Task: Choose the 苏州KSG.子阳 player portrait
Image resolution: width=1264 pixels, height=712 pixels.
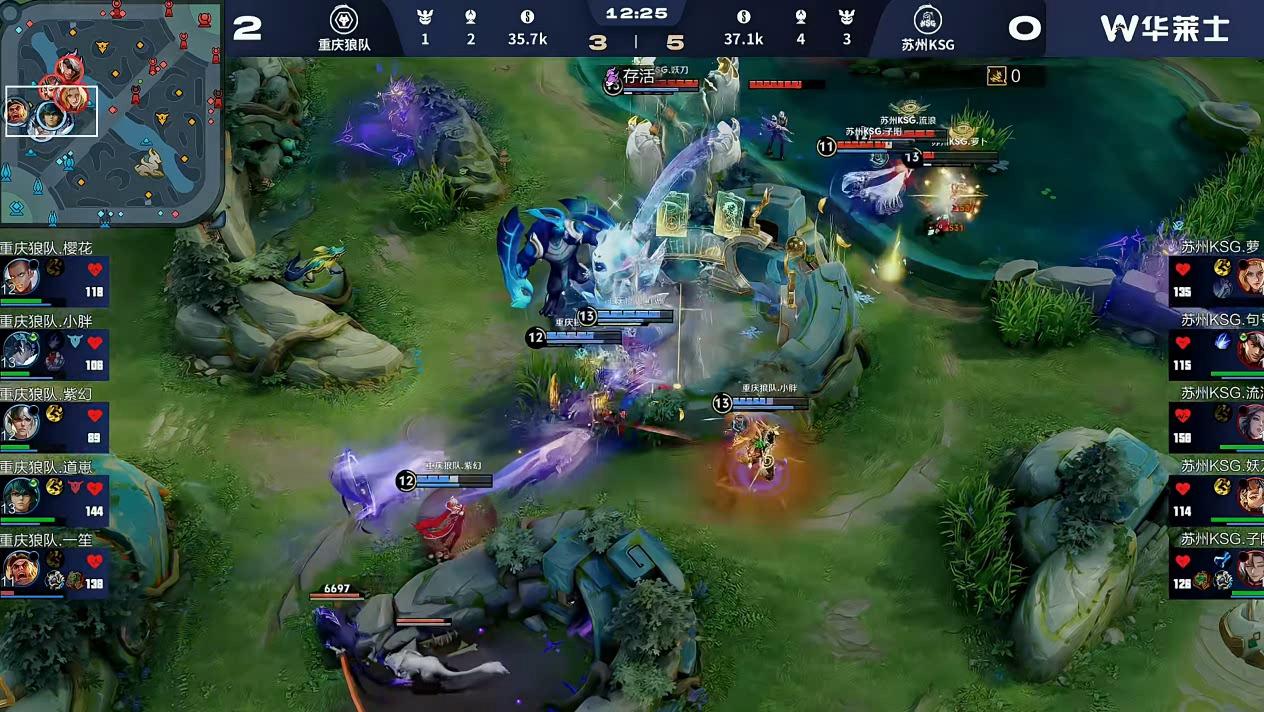Action: coord(1250,569)
